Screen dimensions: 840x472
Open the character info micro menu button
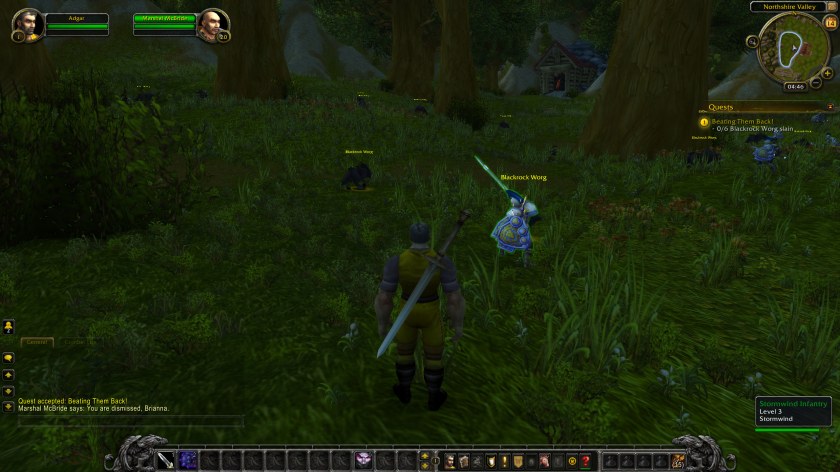tap(450, 461)
